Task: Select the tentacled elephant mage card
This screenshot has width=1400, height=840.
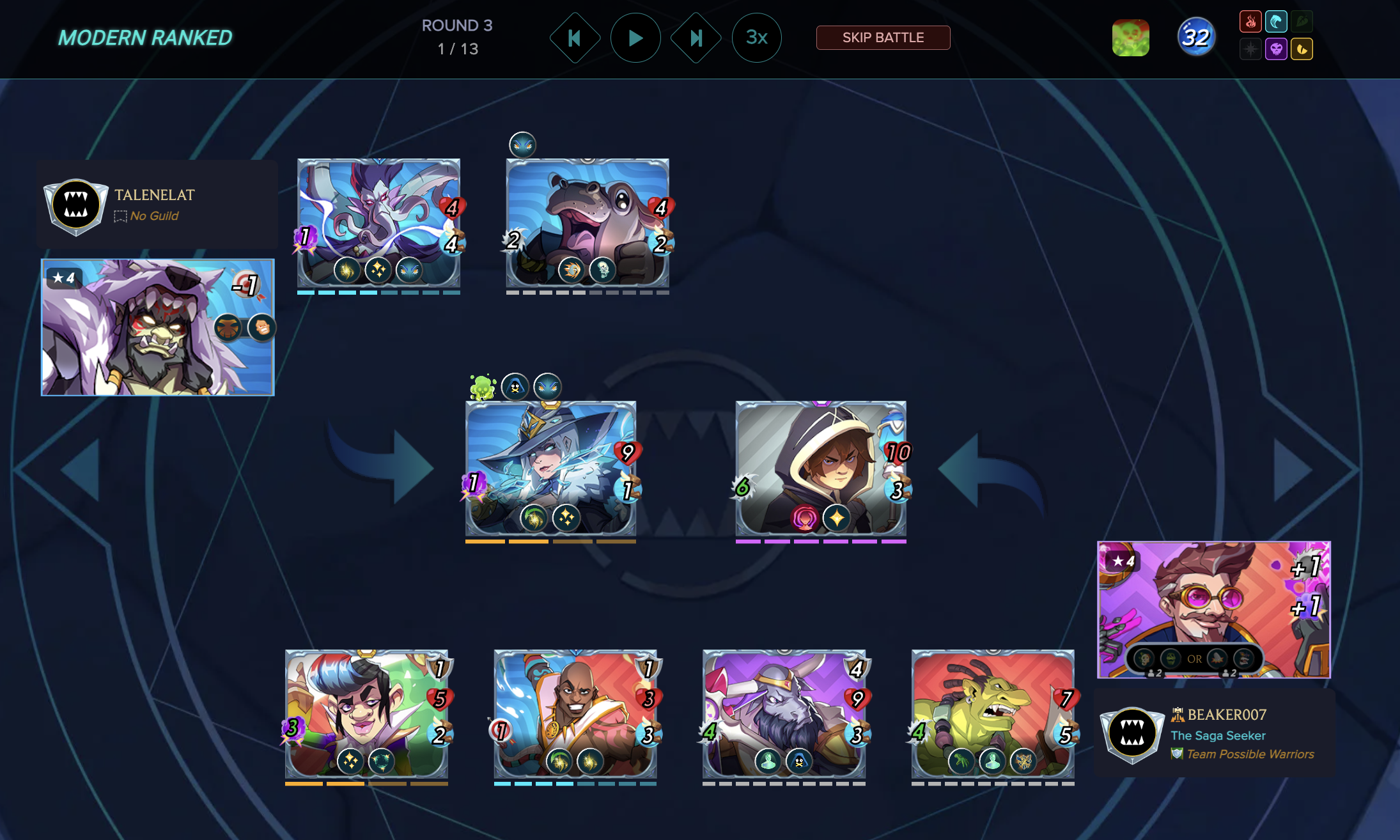Action: tap(378, 222)
